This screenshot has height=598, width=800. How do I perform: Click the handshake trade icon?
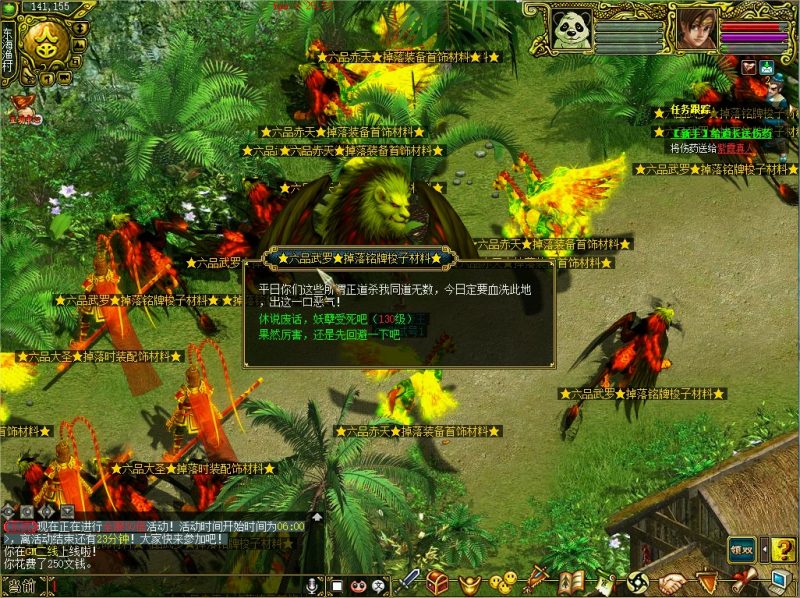click(672, 581)
